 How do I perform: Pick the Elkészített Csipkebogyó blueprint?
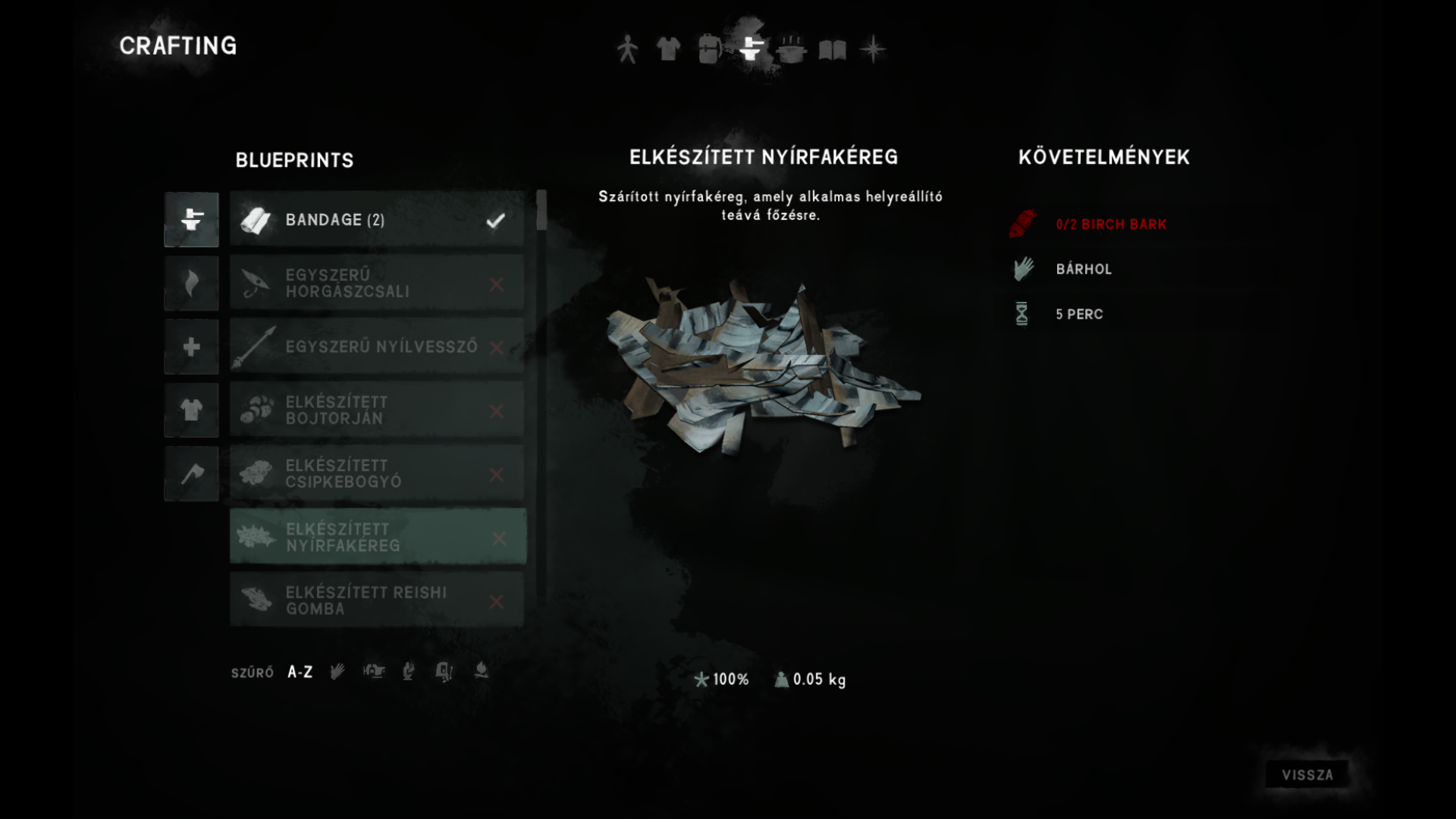[x=377, y=474]
